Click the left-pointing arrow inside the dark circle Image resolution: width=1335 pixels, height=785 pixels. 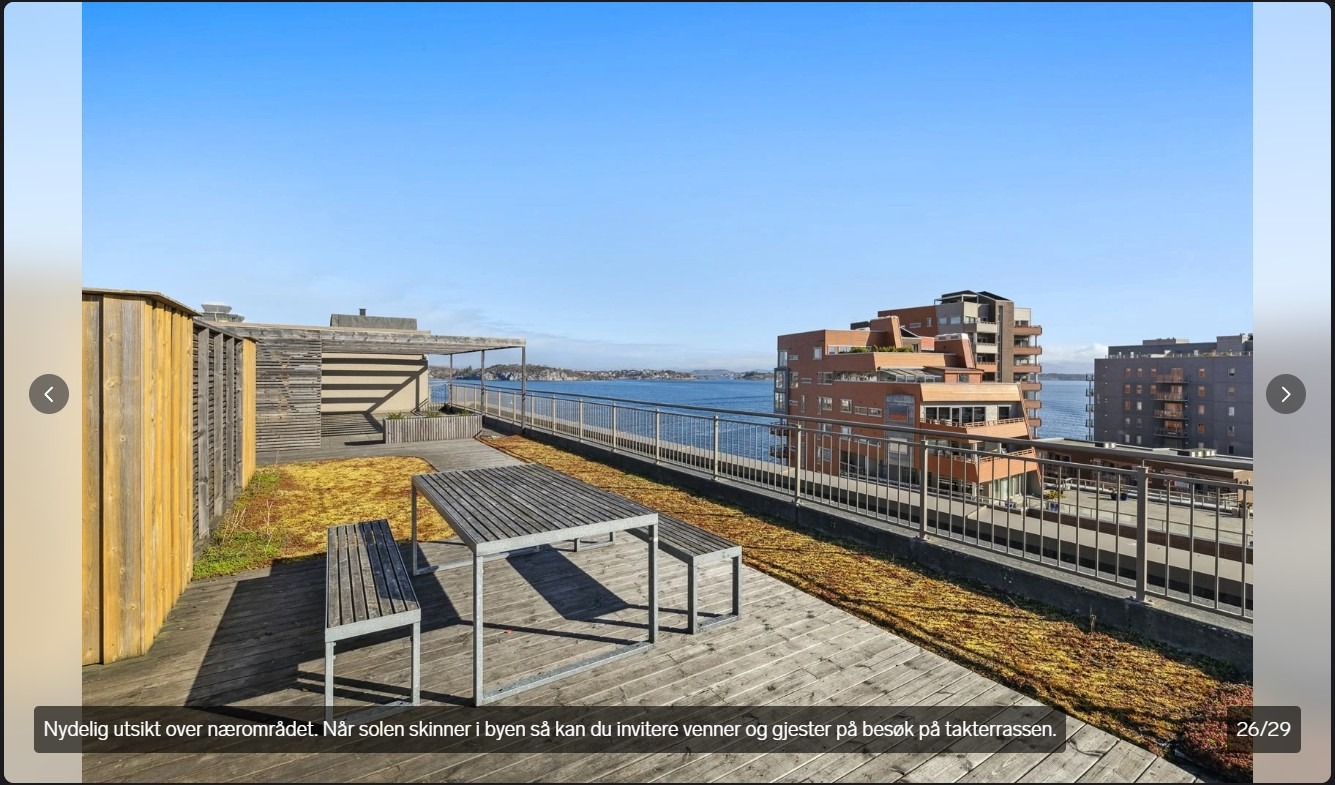tap(49, 394)
